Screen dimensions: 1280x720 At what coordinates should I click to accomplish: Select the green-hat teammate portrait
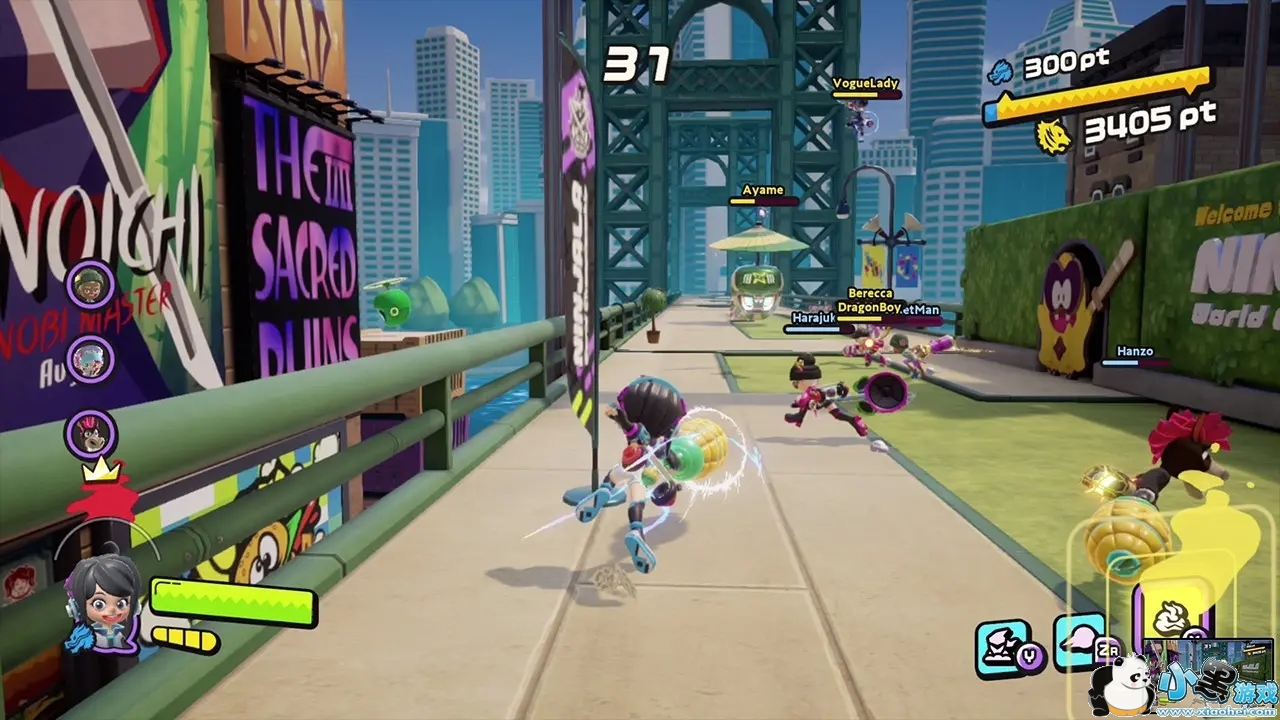point(91,285)
